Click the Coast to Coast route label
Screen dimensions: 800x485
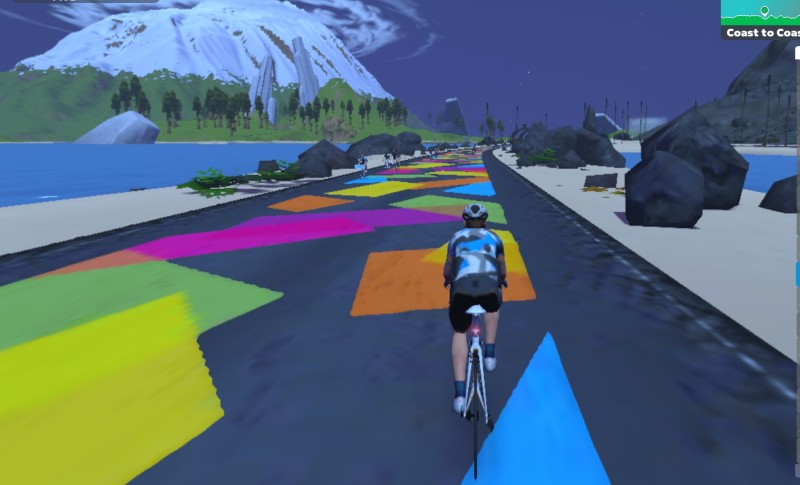(762, 33)
